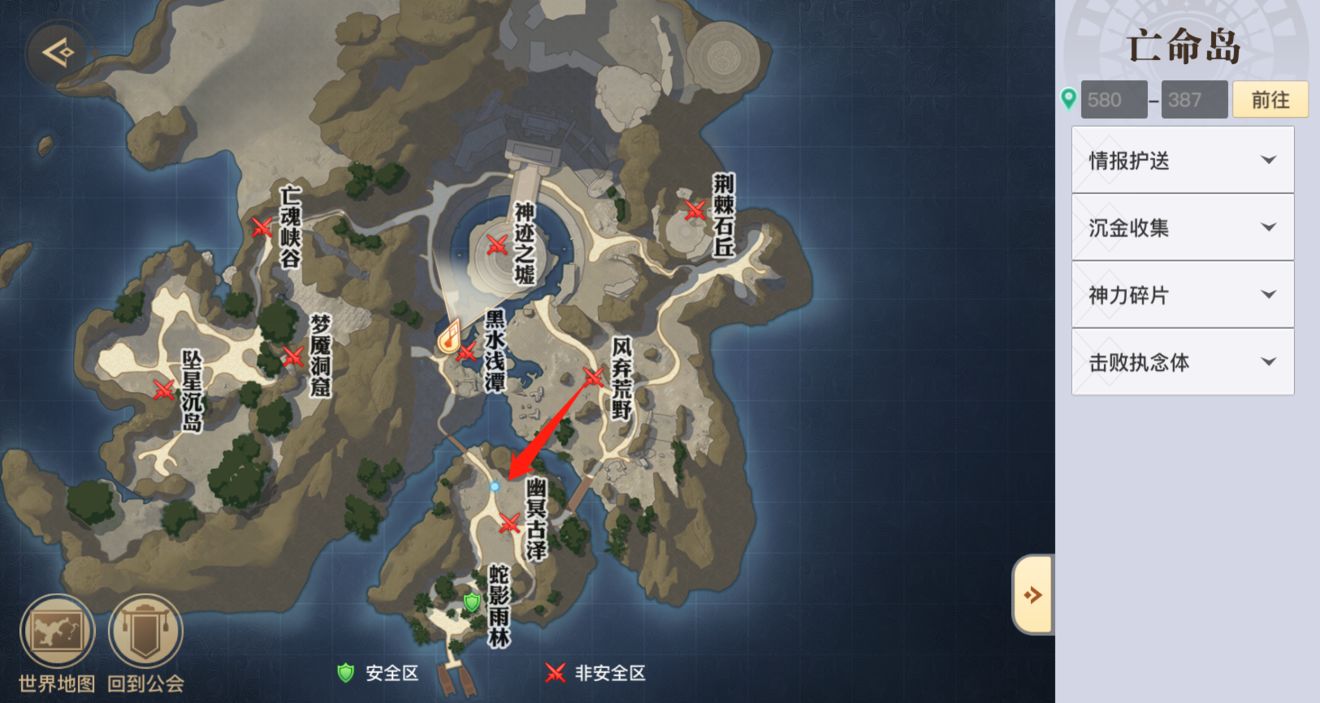1320x703 pixels.
Task: Expand the 情报护送 dropdown
Action: (x=1182, y=160)
